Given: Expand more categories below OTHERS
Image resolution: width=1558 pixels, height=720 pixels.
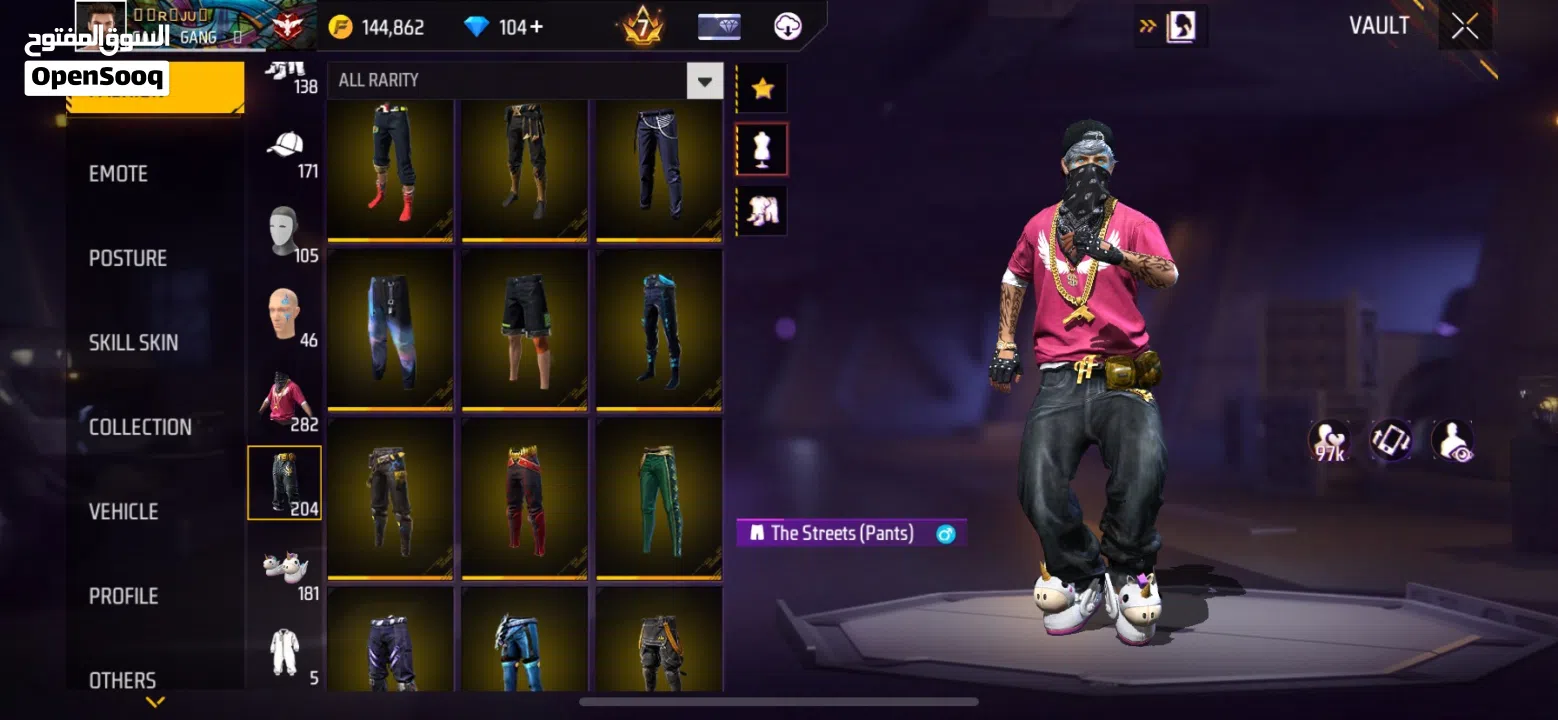Looking at the screenshot, I should coord(155,702).
